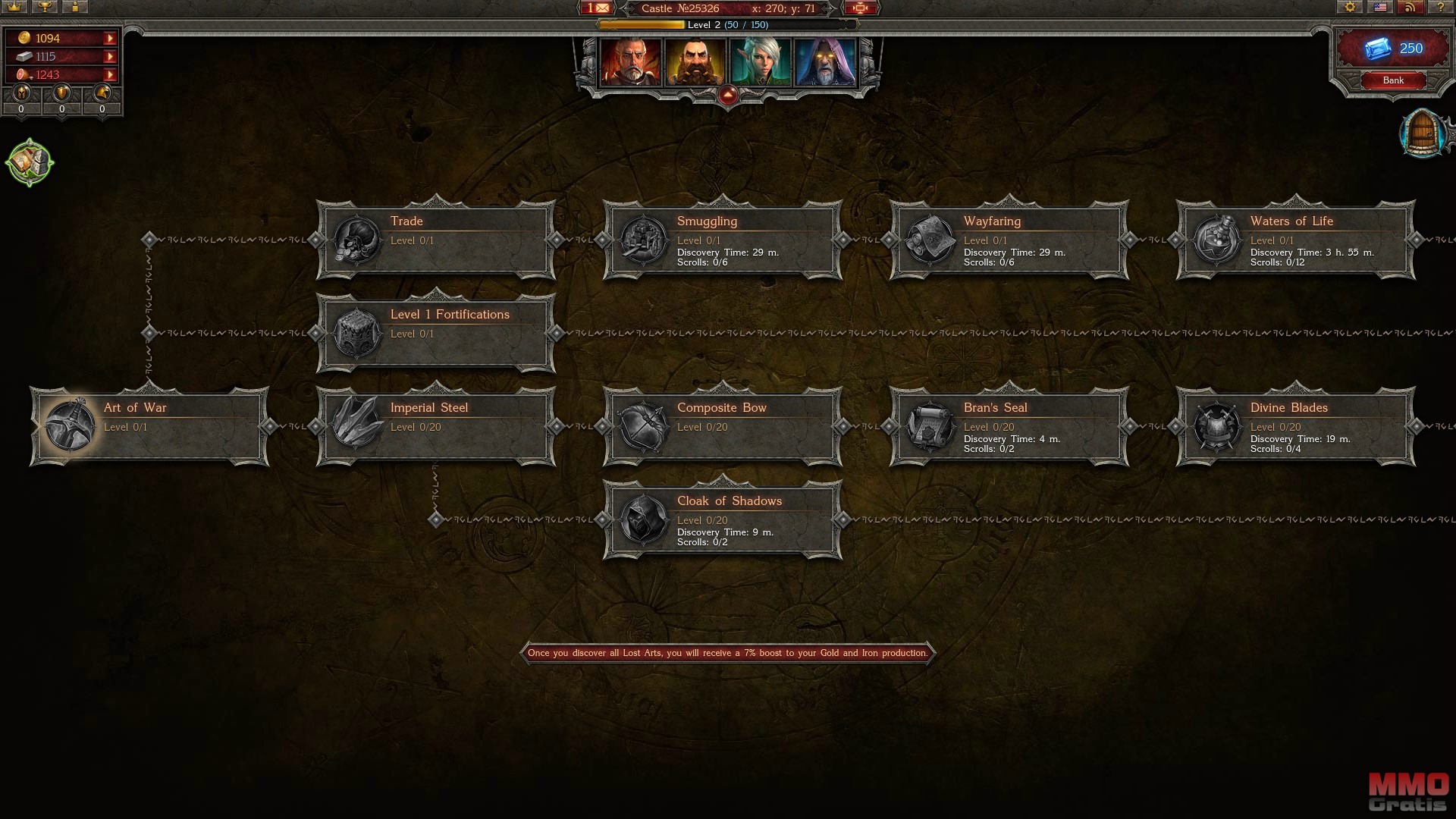The image size is (1456, 819).
Task: Exit through the wooden door icon
Action: click(1423, 134)
